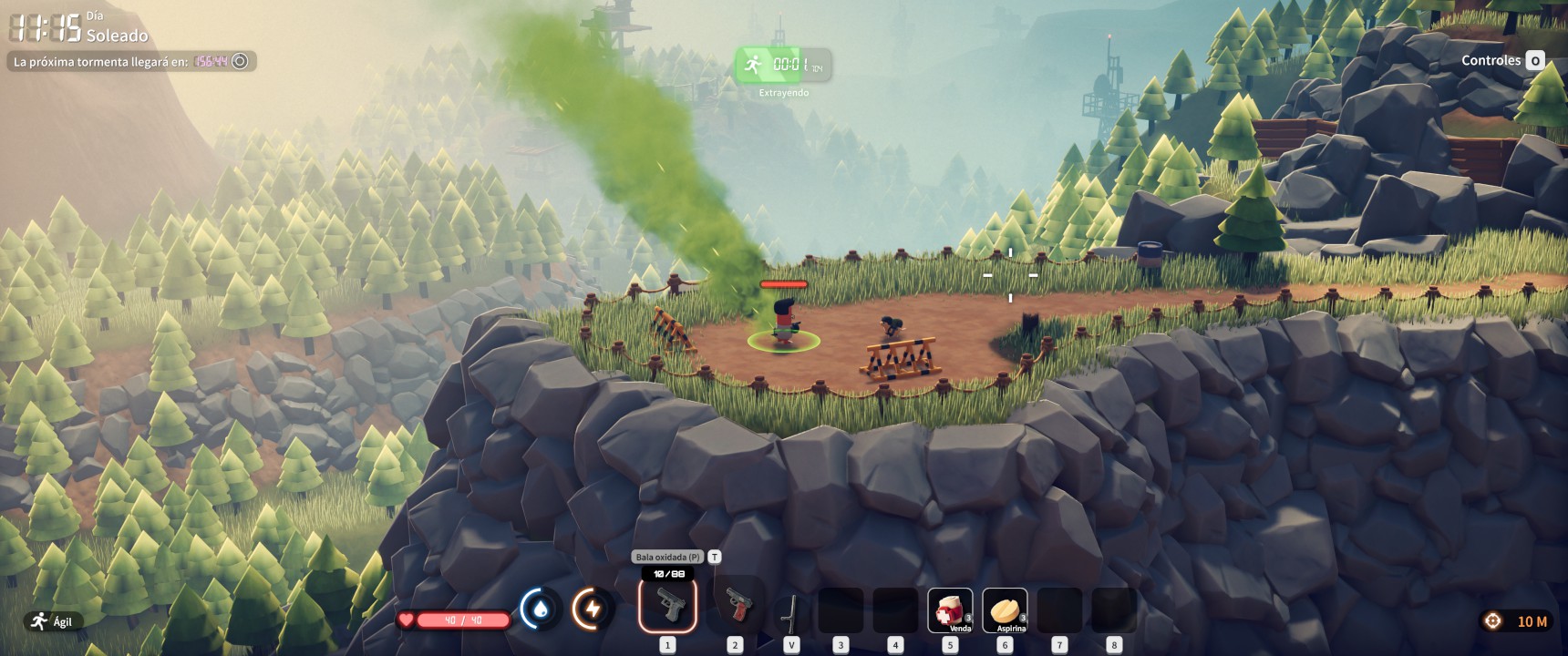The height and width of the screenshot is (656, 1568).
Task: Equip the baton melee weapon slot
Action: pos(790,611)
